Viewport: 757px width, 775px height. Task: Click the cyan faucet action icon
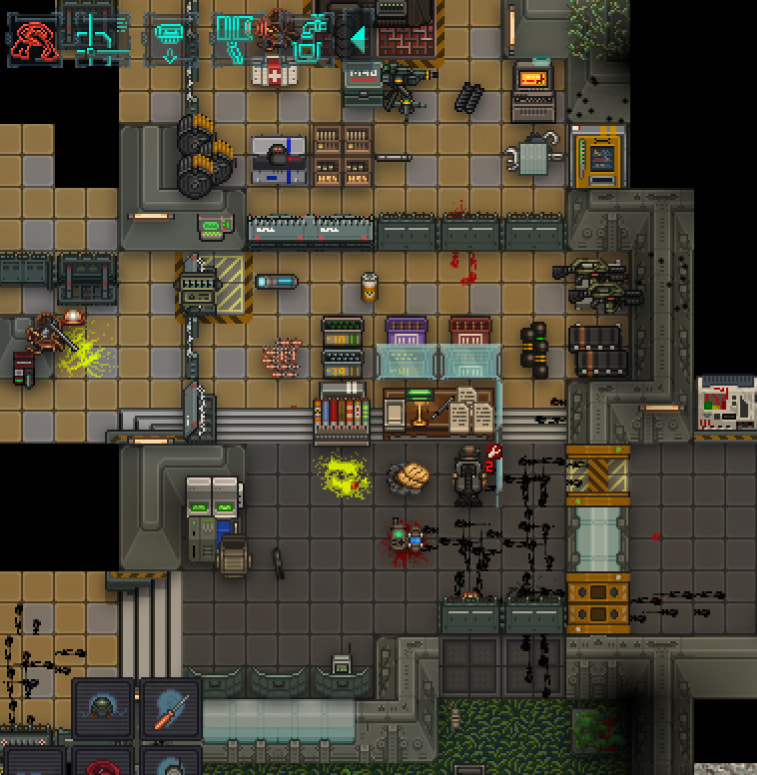[x=310, y=40]
